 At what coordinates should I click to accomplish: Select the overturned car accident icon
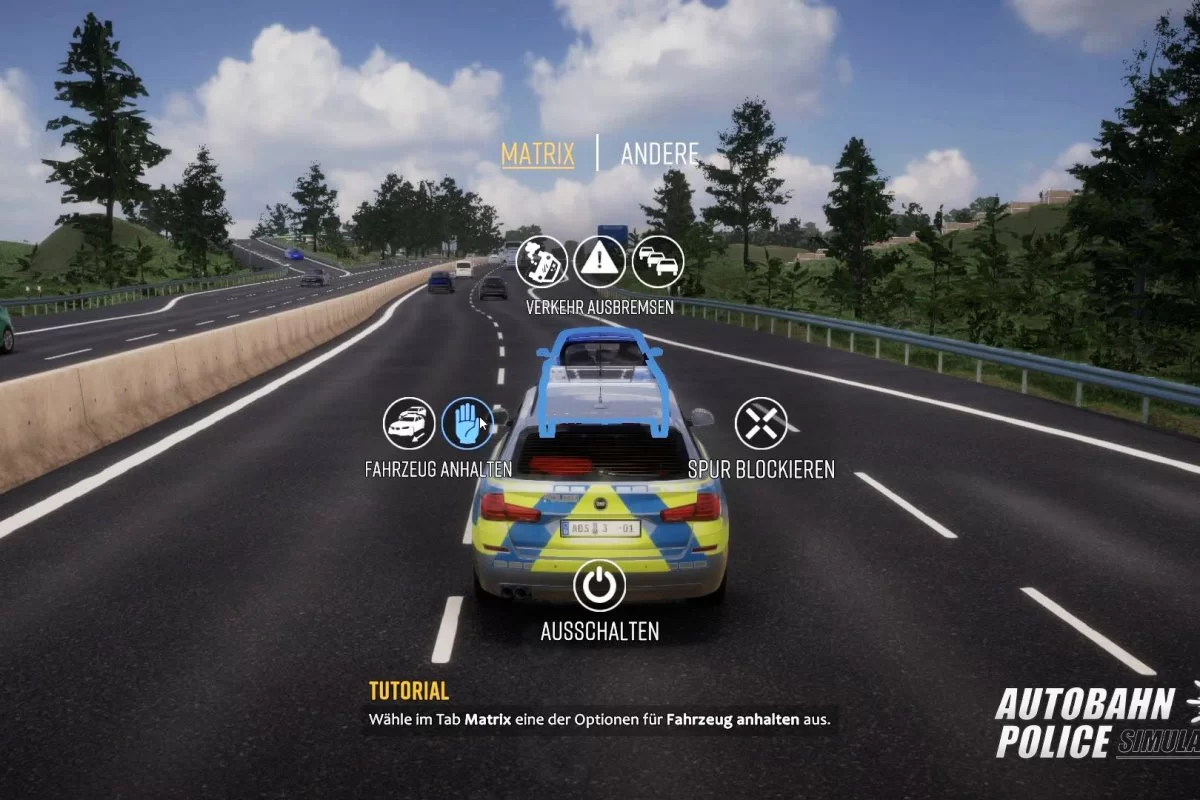pos(542,262)
